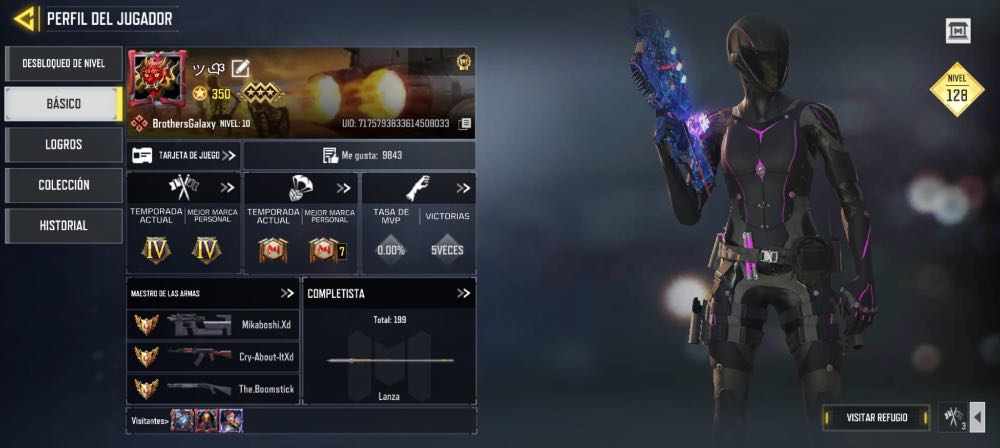Select the Cry-About-ItXd weapon row
This screenshot has height=448, width=1000.
[x=214, y=356]
